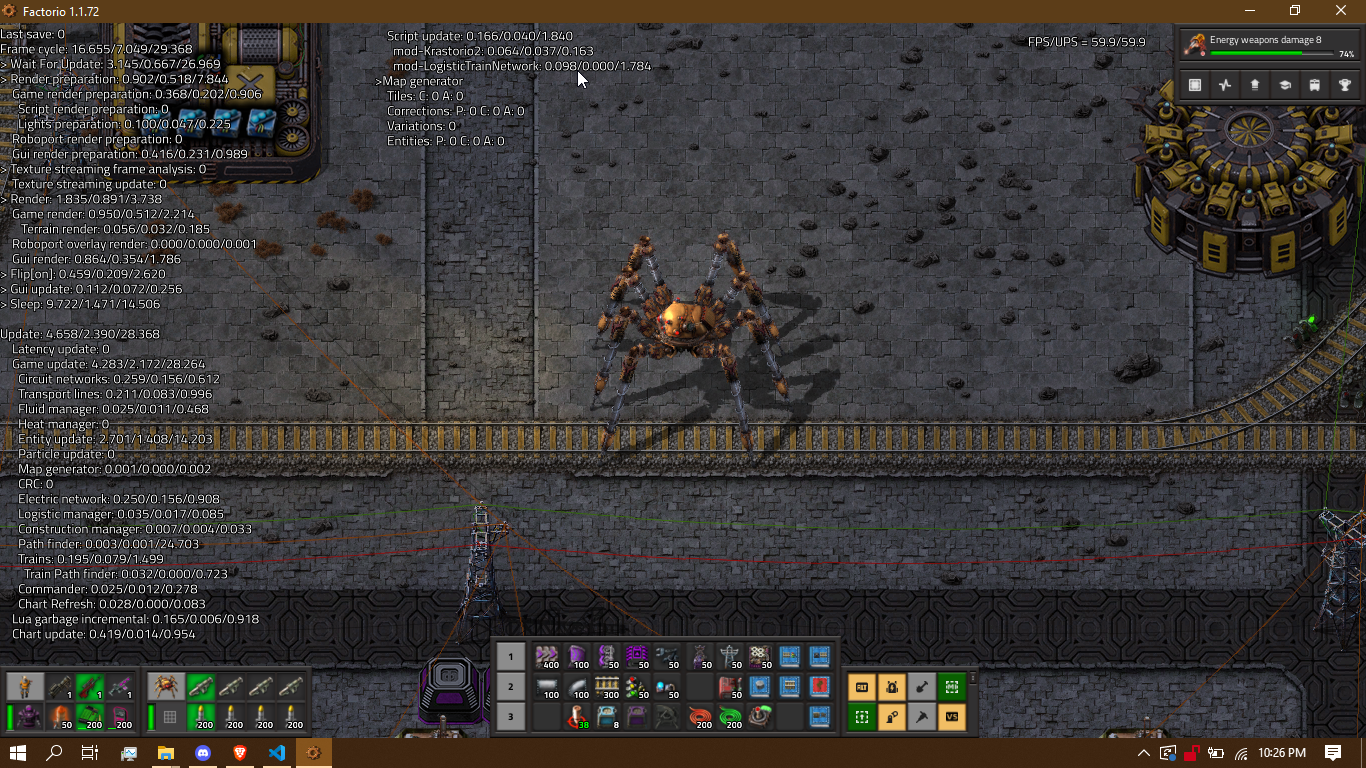Open the tips graduation cap button

point(1285,85)
